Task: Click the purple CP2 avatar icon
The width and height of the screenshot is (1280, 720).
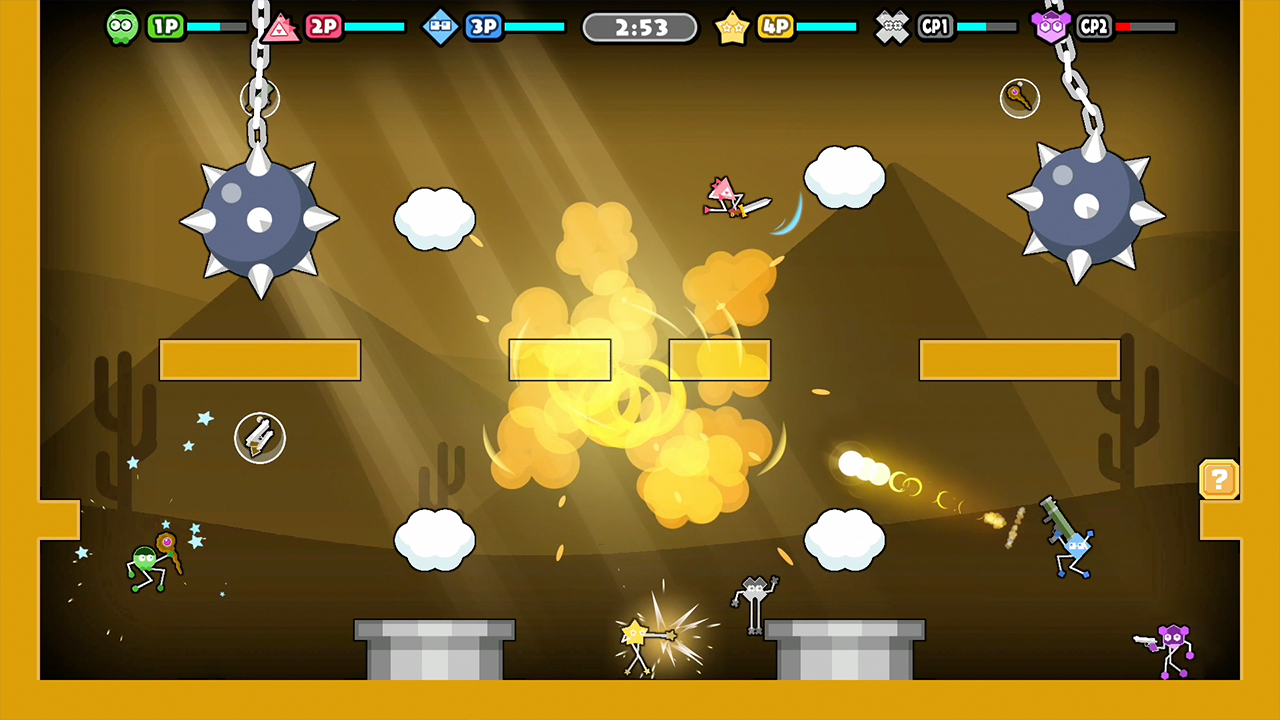Action: click(x=1051, y=26)
